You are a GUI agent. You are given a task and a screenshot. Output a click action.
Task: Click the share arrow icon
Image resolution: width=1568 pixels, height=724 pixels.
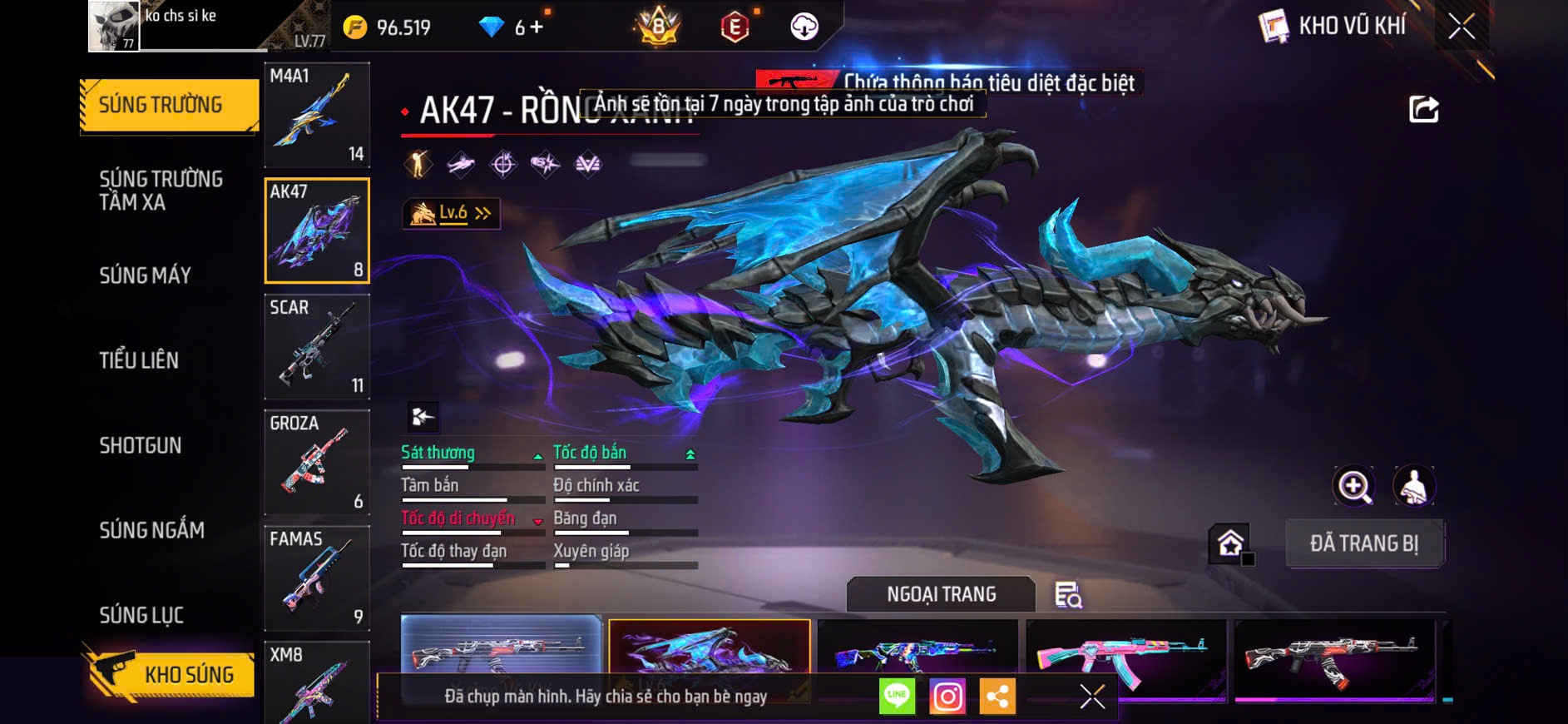(1423, 109)
